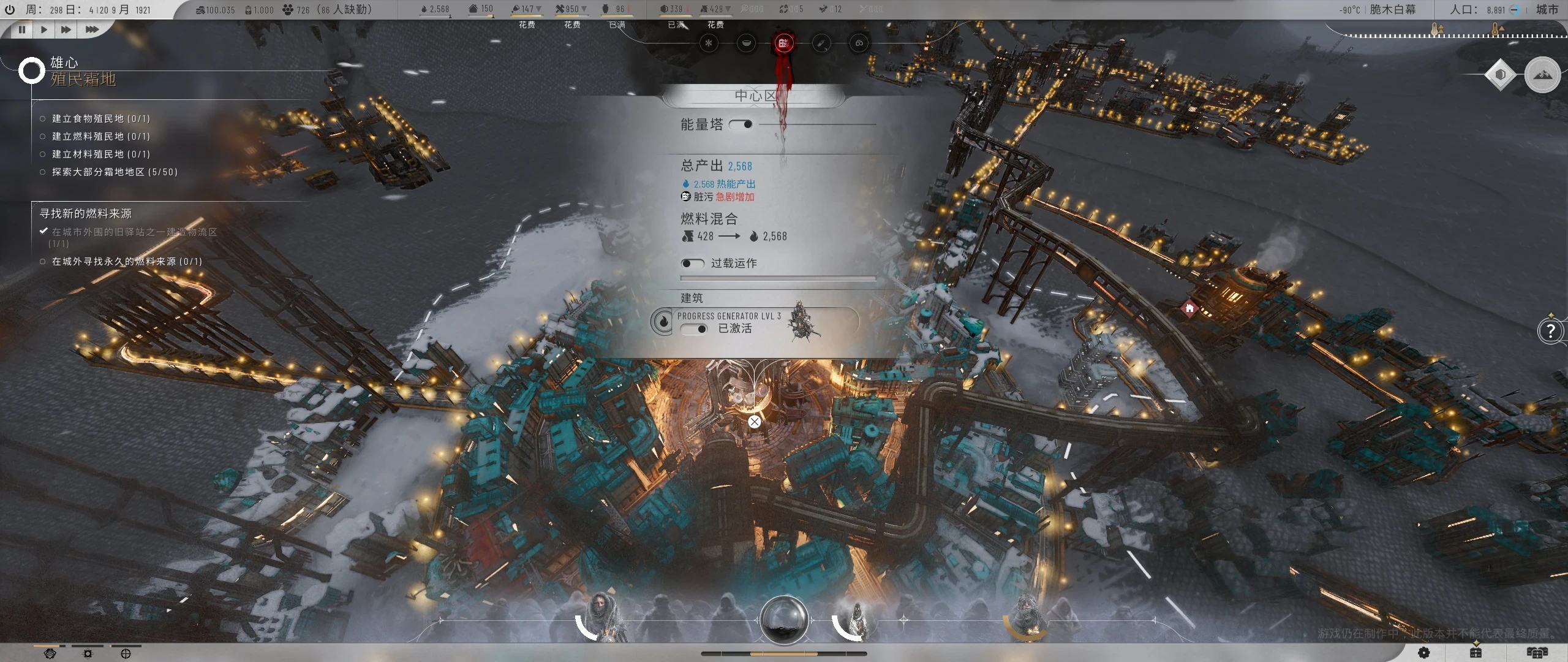Select the syringe disease icon
Viewport: 1568px width, 662px height.
[x=823, y=44]
